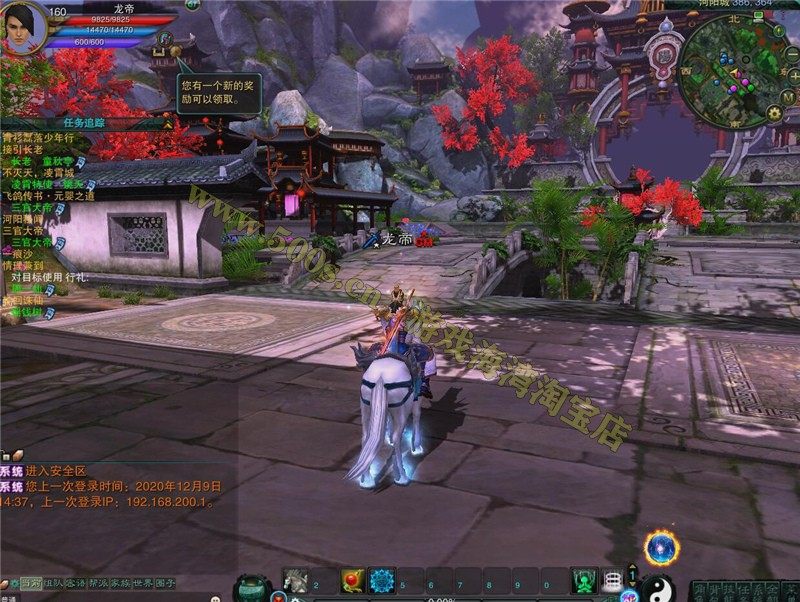Select the first hotbar slot with grey figure

click(x=296, y=580)
